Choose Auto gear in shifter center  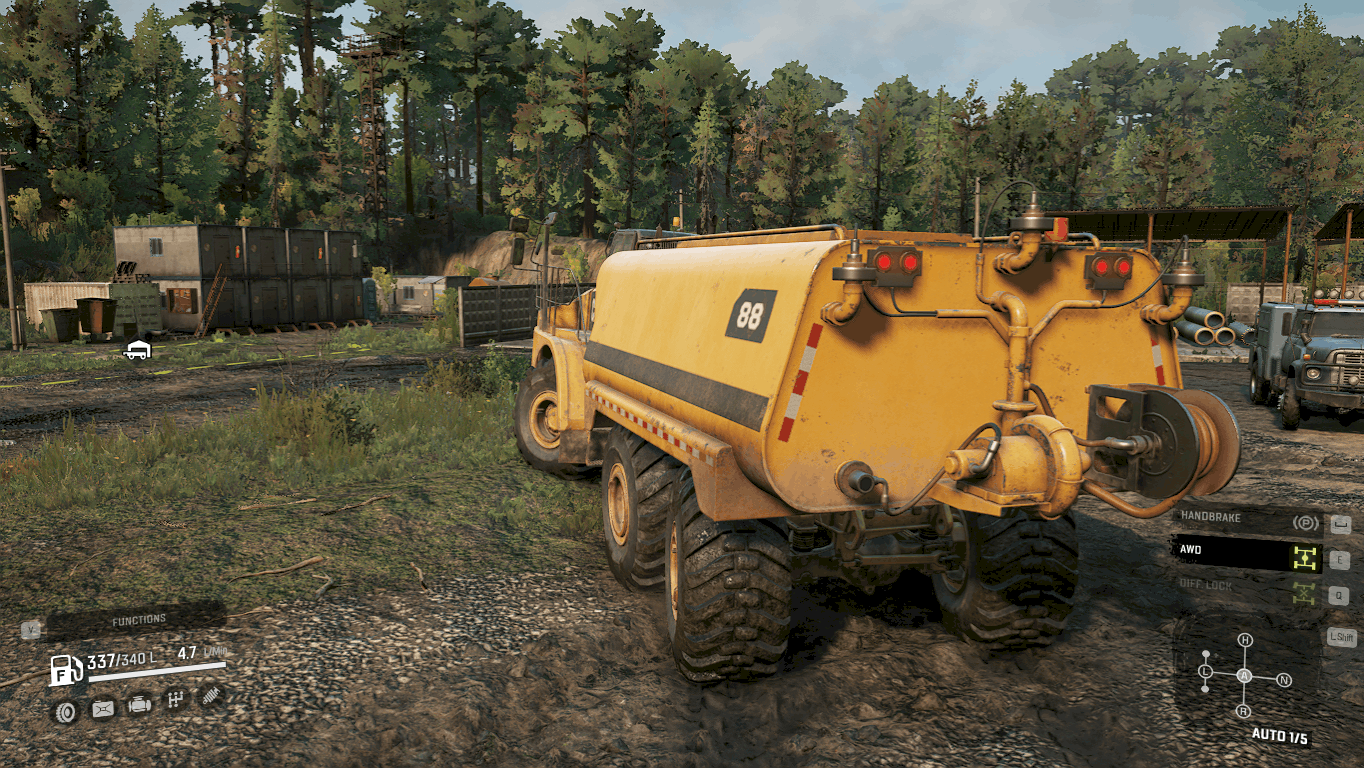[x=1244, y=676]
